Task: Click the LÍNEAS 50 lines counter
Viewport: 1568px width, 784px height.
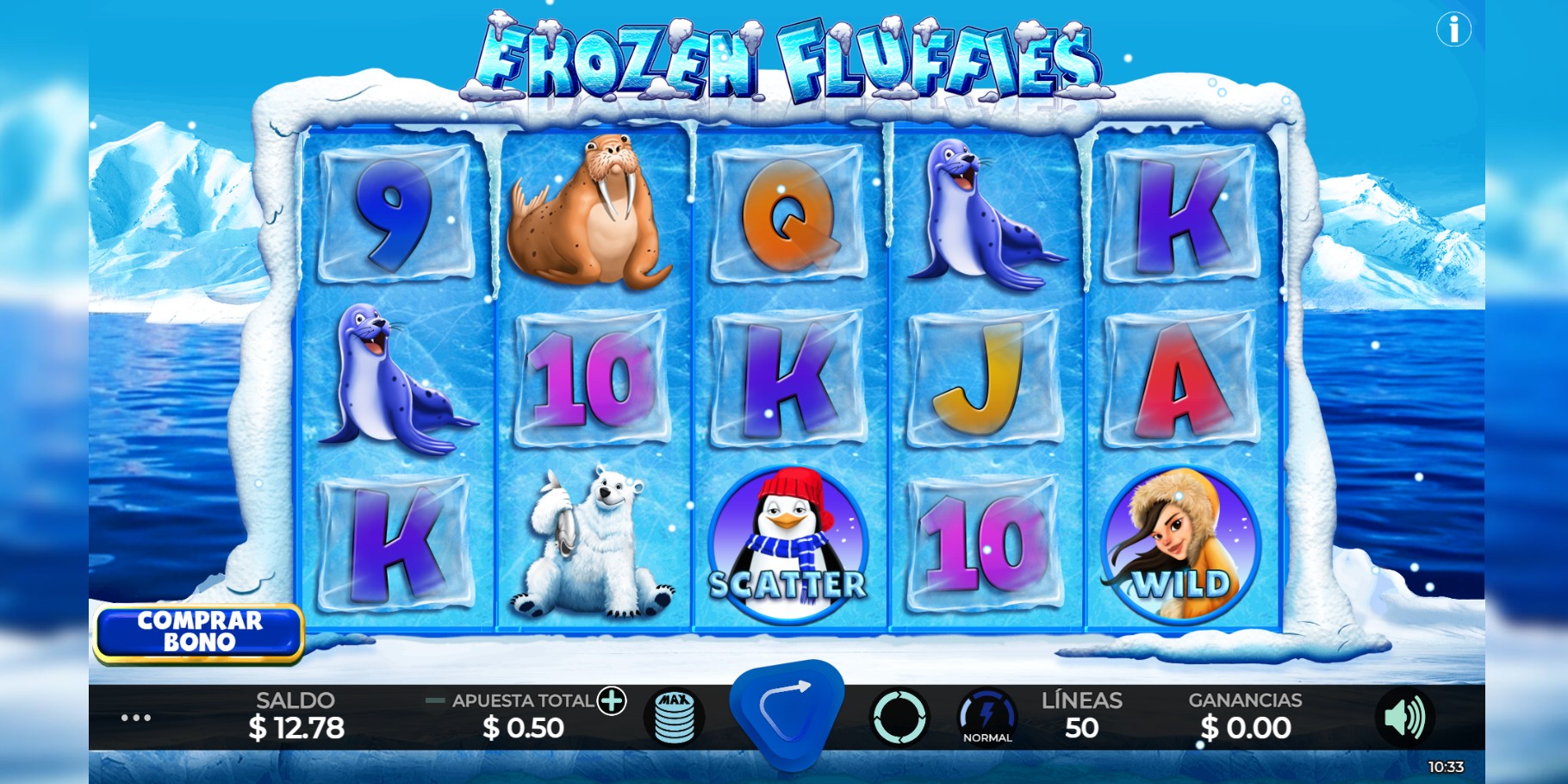Action: [1084, 715]
